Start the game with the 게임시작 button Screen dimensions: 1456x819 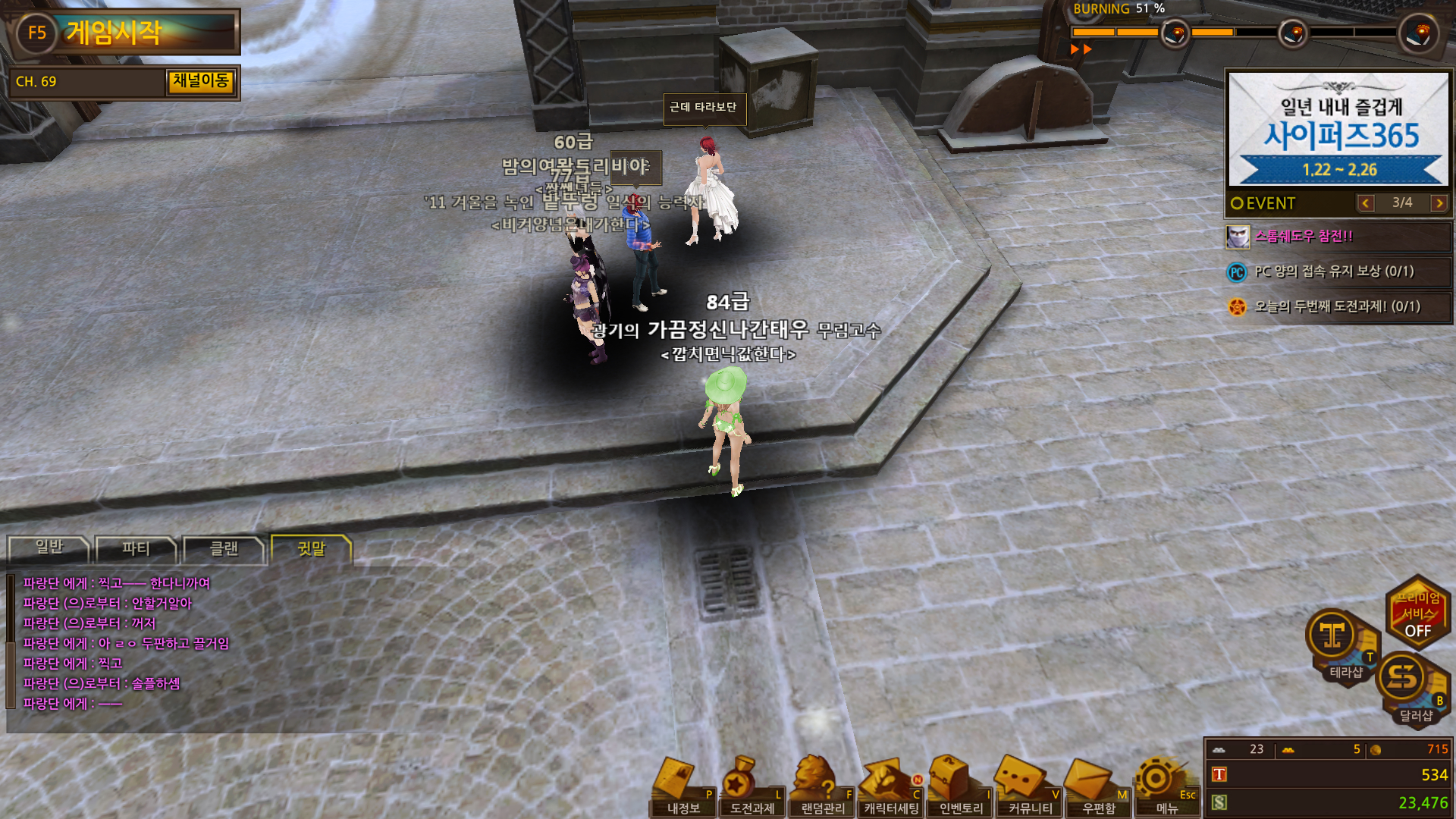point(125,33)
